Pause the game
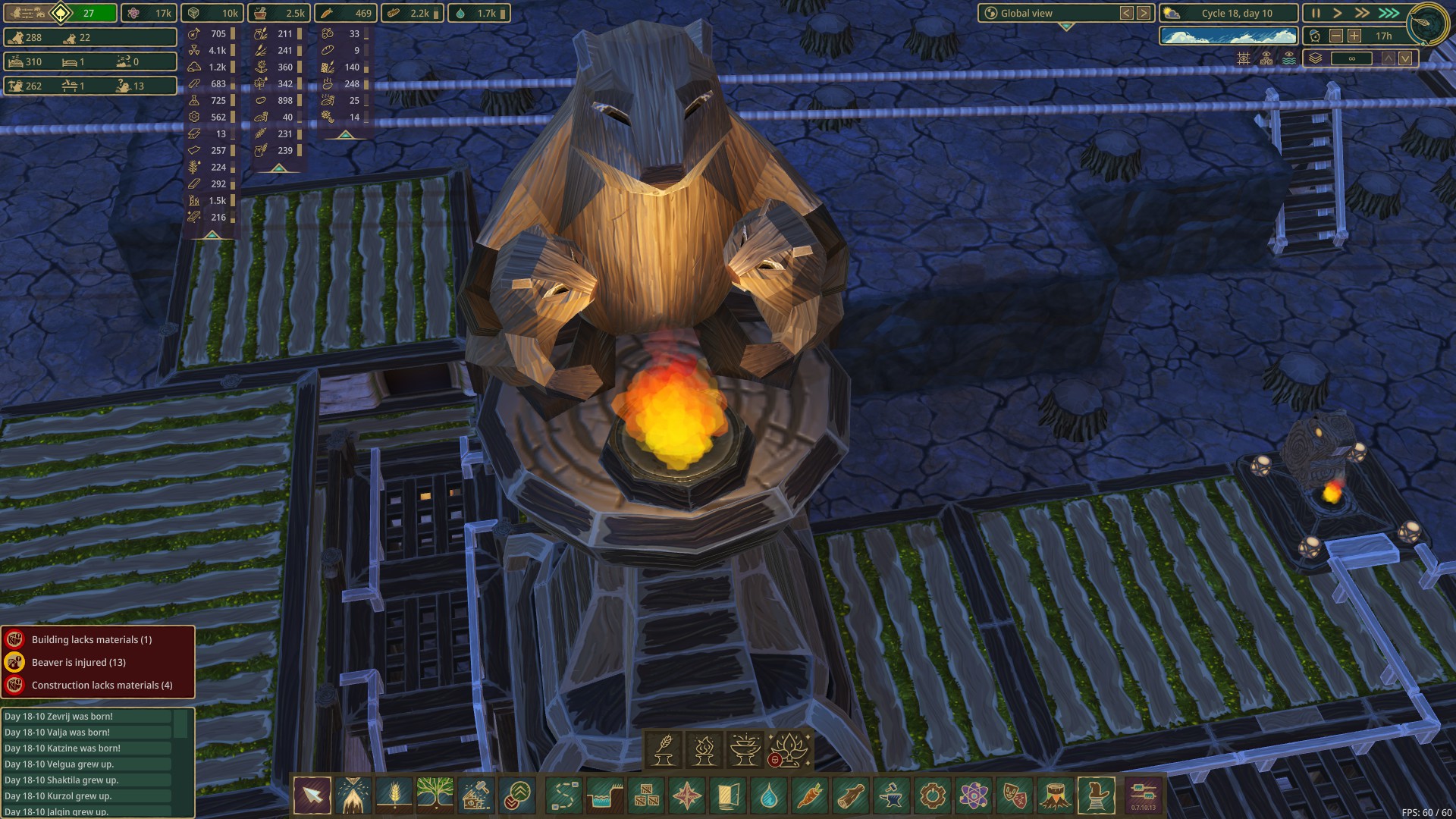1456x819 pixels. pyautogui.click(x=1316, y=13)
